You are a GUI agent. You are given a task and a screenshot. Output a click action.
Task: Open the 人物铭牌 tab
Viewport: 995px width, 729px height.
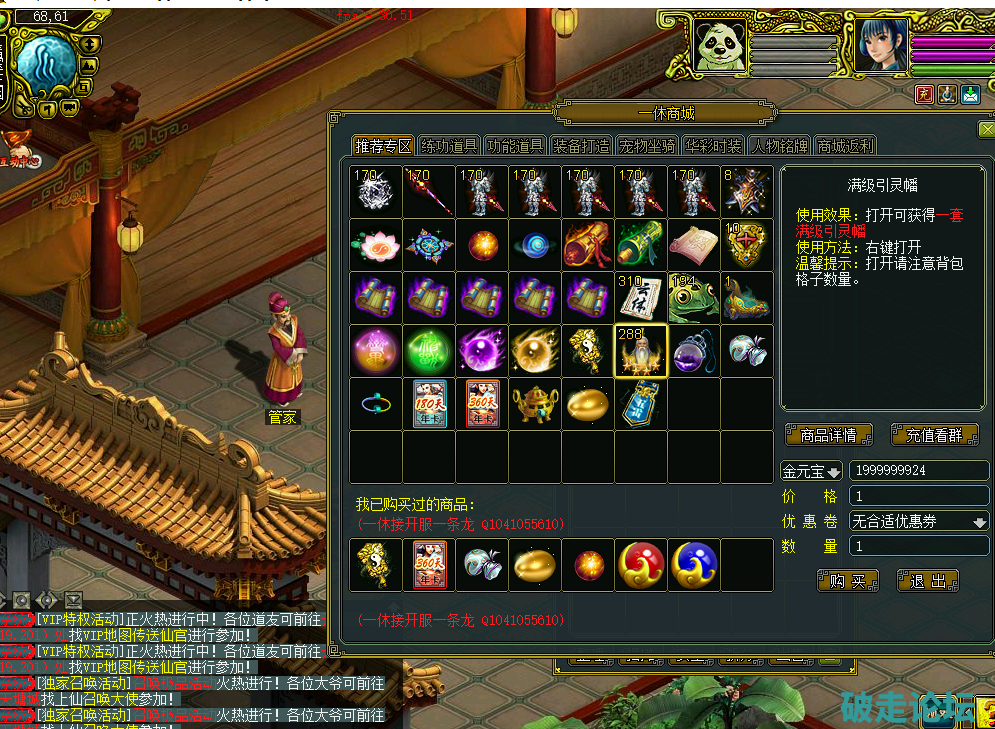point(779,146)
